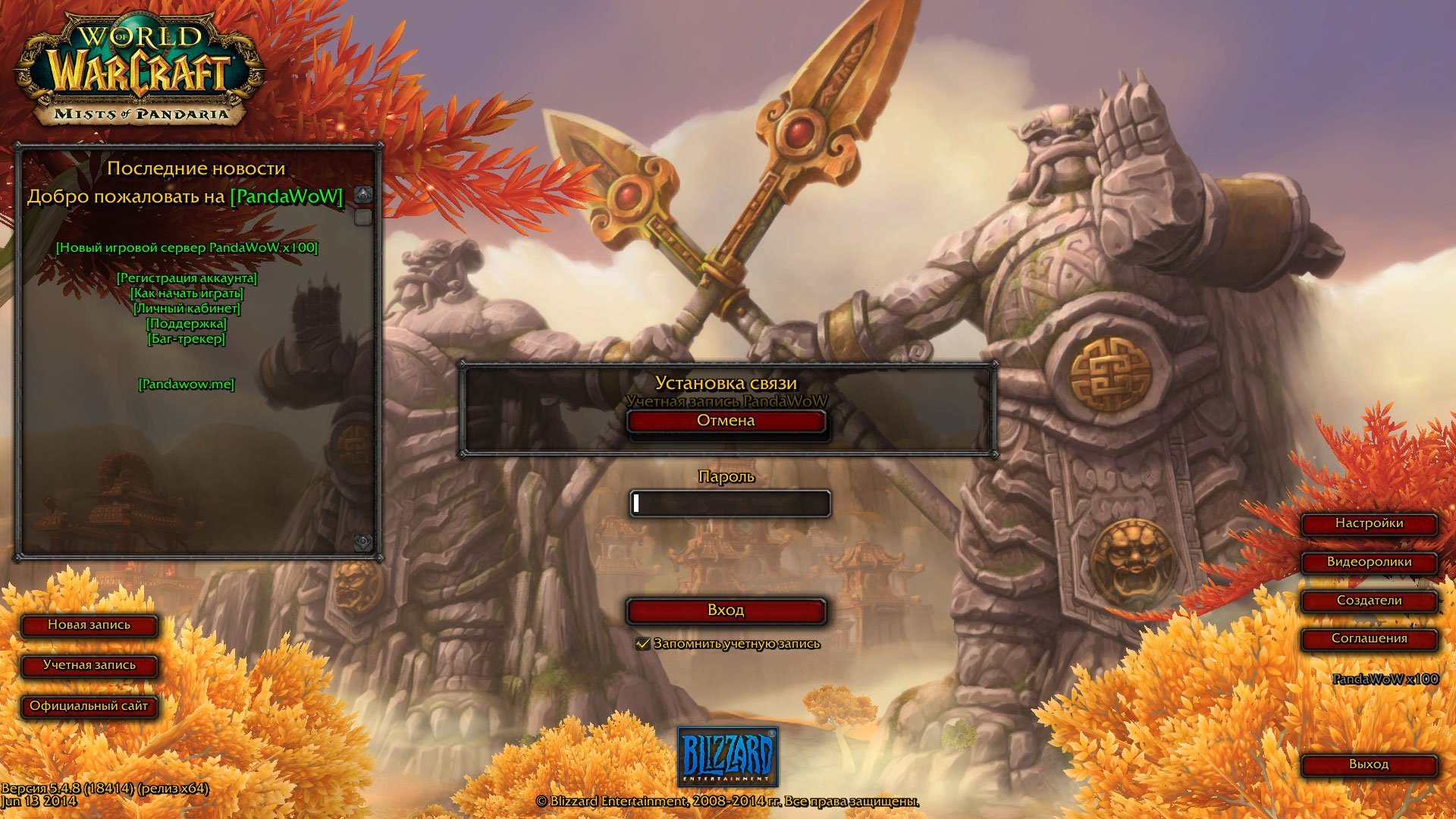This screenshot has width=1456, height=819.
Task: Click the Пароль password input field
Action: [730, 504]
